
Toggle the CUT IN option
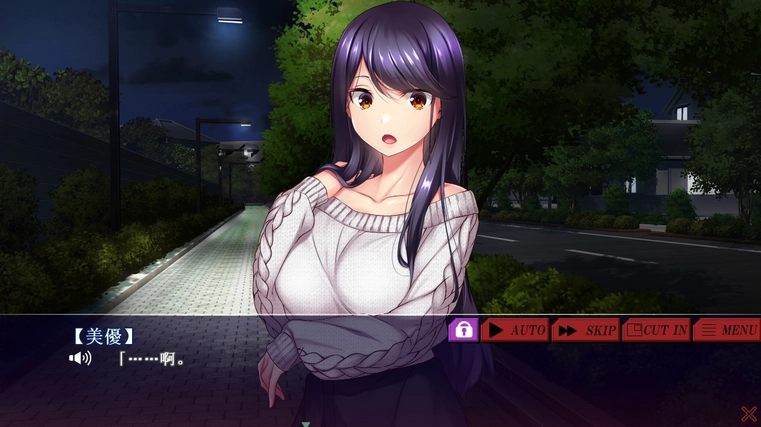(x=656, y=330)
